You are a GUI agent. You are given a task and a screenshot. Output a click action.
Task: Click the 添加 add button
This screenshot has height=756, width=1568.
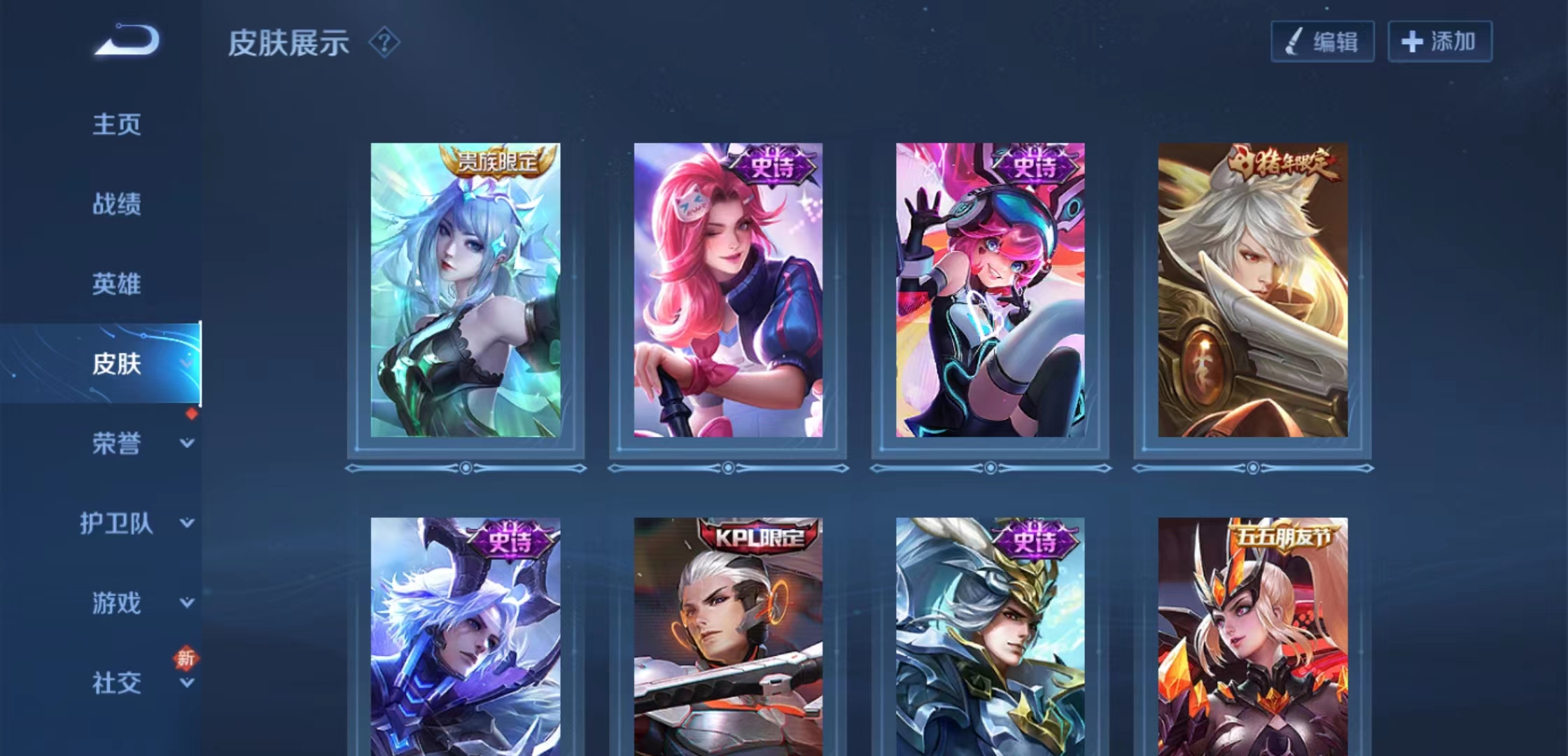(x=1440, y=42)
